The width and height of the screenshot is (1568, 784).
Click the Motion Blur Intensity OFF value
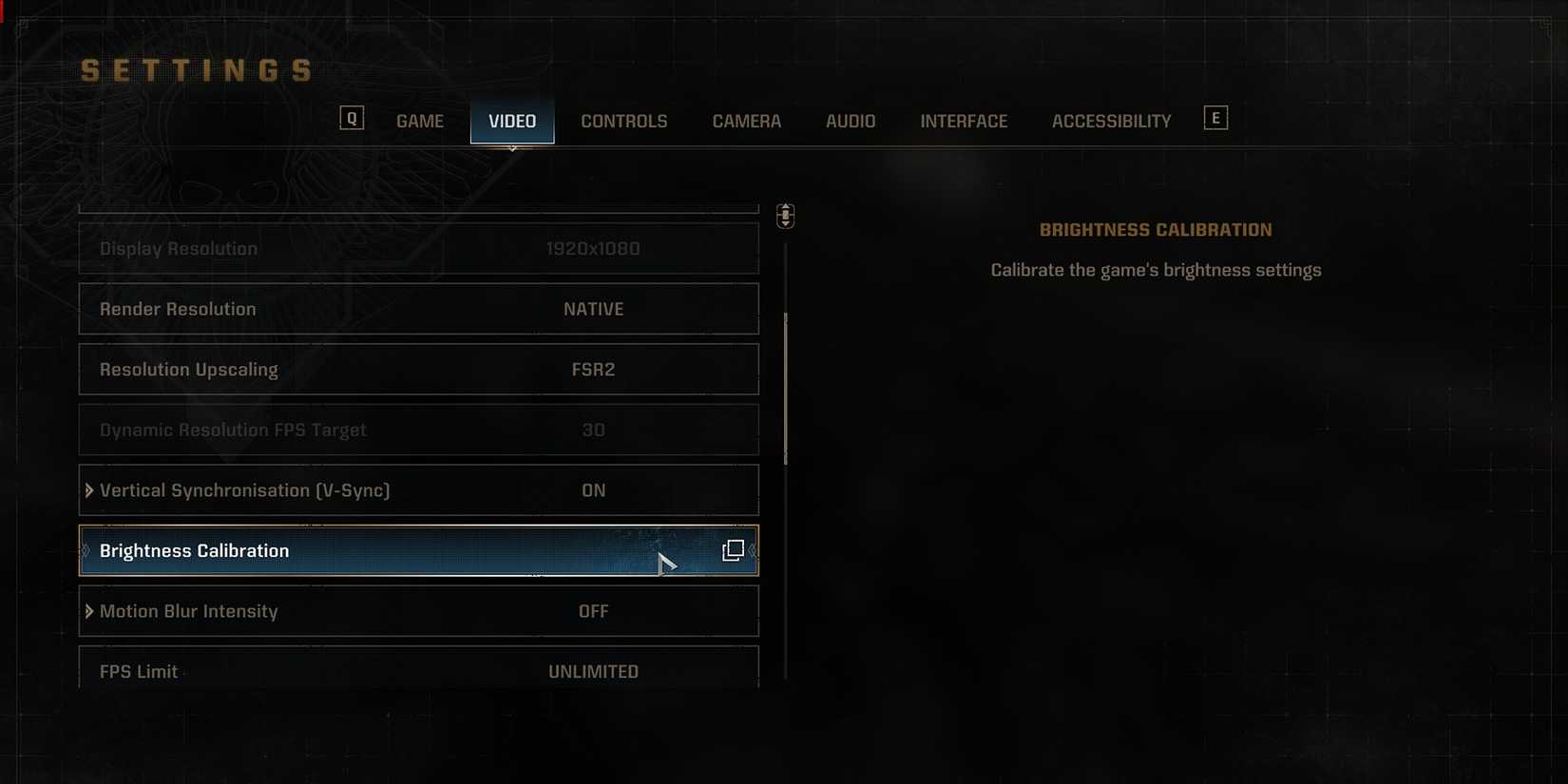[593, 611]
